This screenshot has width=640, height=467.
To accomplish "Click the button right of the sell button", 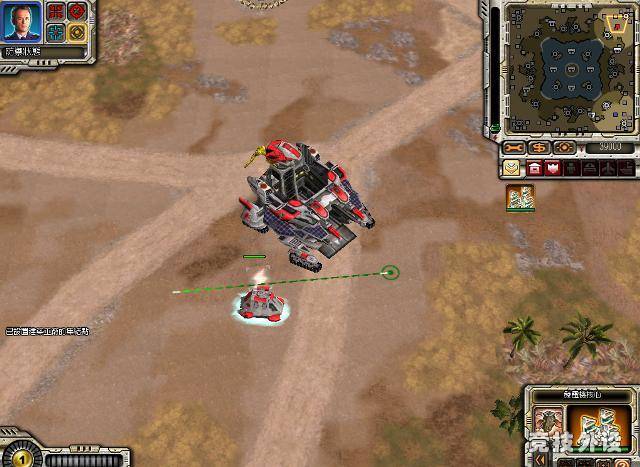I will tap(565, 147).
